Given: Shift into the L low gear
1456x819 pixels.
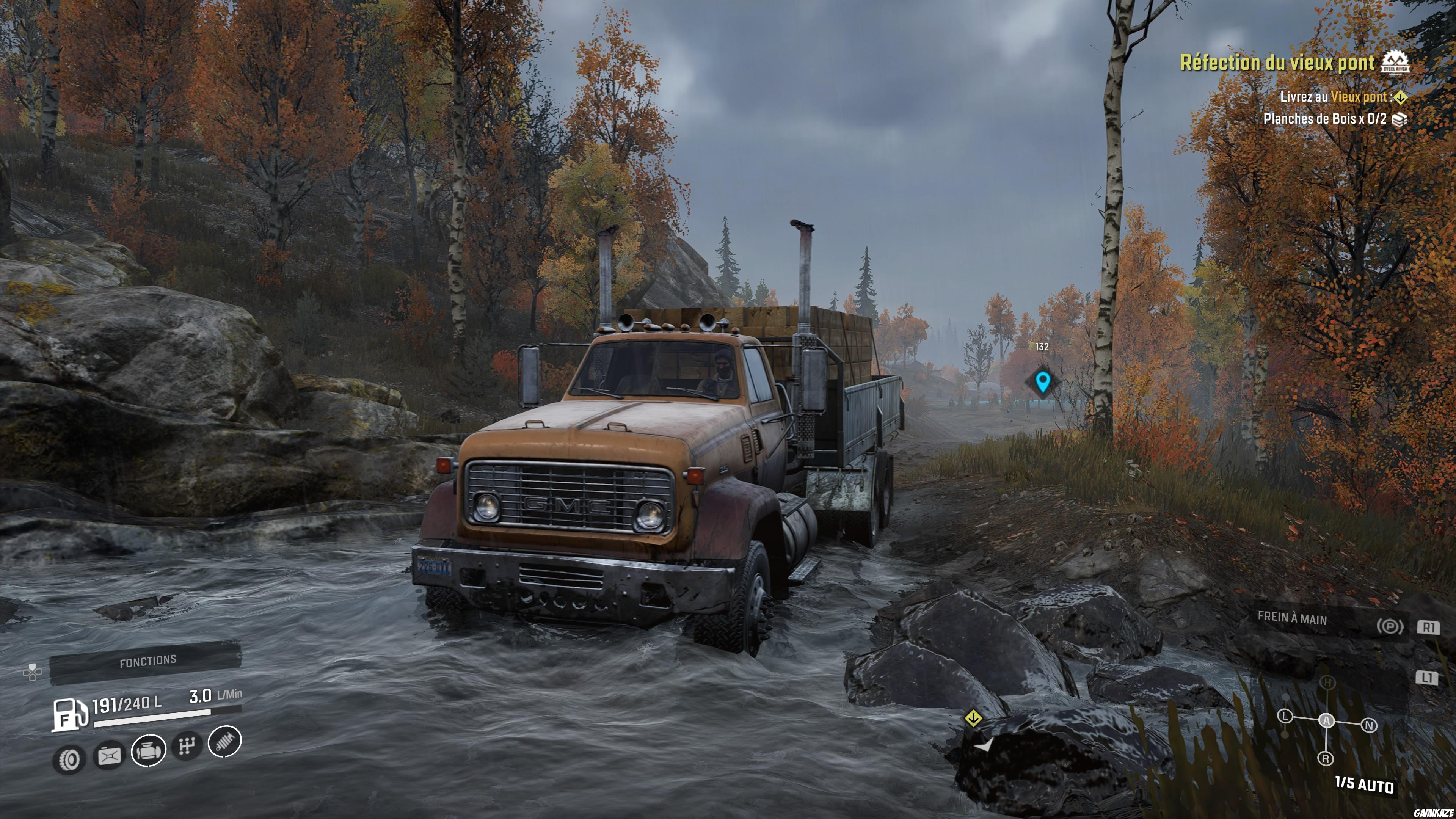Looking at the screenshot, I should click(x=1285, y=717).
